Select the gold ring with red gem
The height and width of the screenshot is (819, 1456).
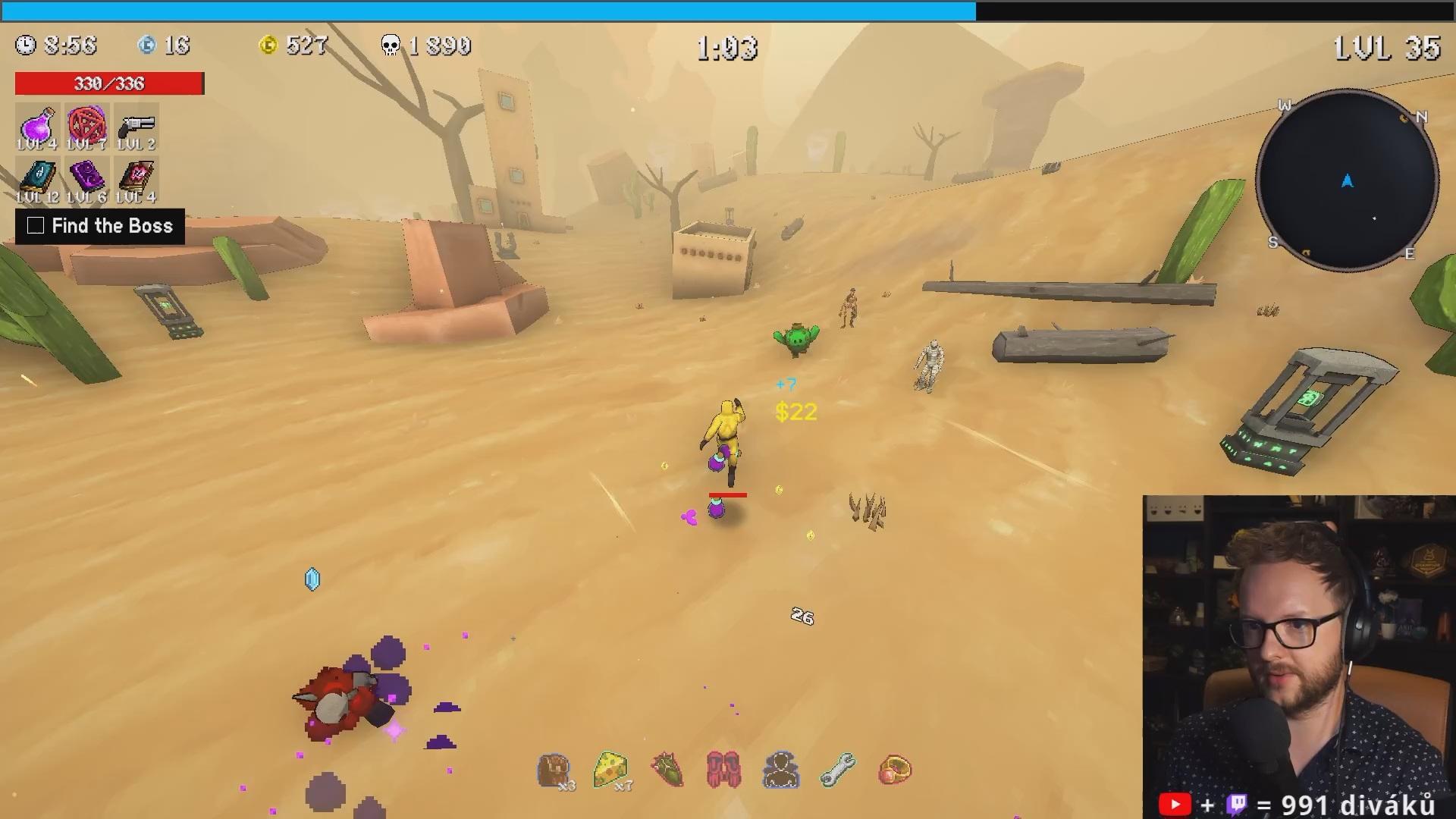click(895, 770)
